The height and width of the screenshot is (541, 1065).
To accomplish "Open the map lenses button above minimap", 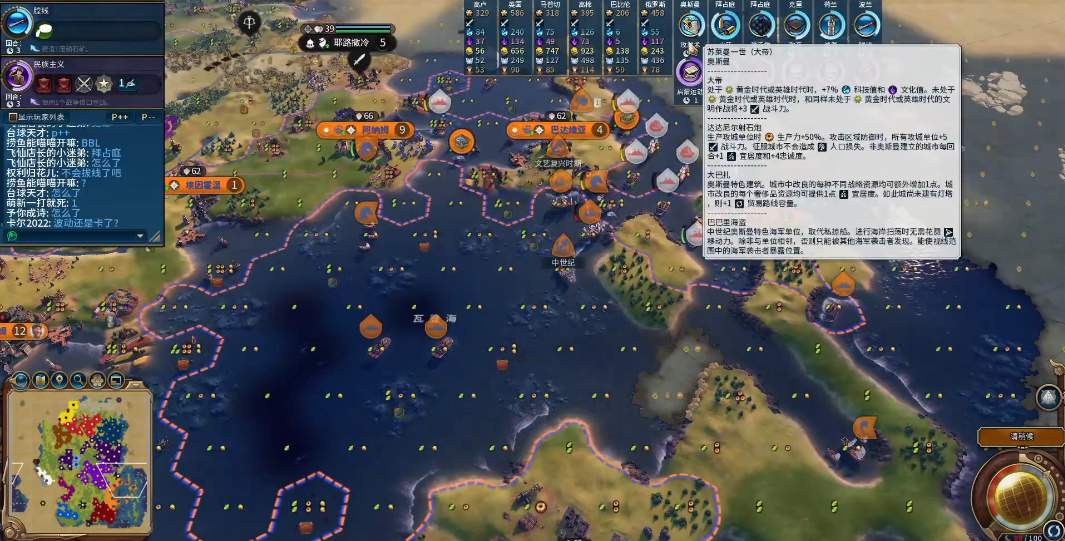I will point(42,380).
